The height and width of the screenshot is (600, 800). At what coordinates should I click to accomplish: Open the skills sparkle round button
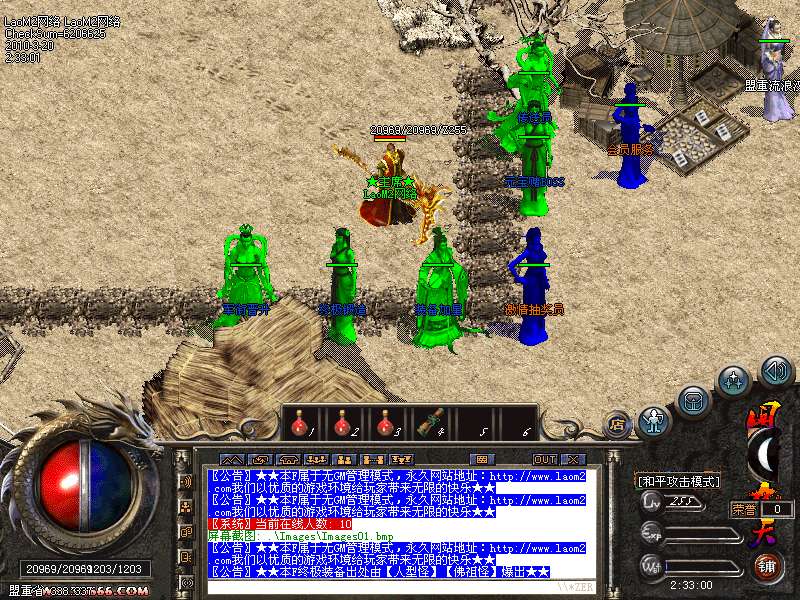pyautogui.click(x=735, y=380)
